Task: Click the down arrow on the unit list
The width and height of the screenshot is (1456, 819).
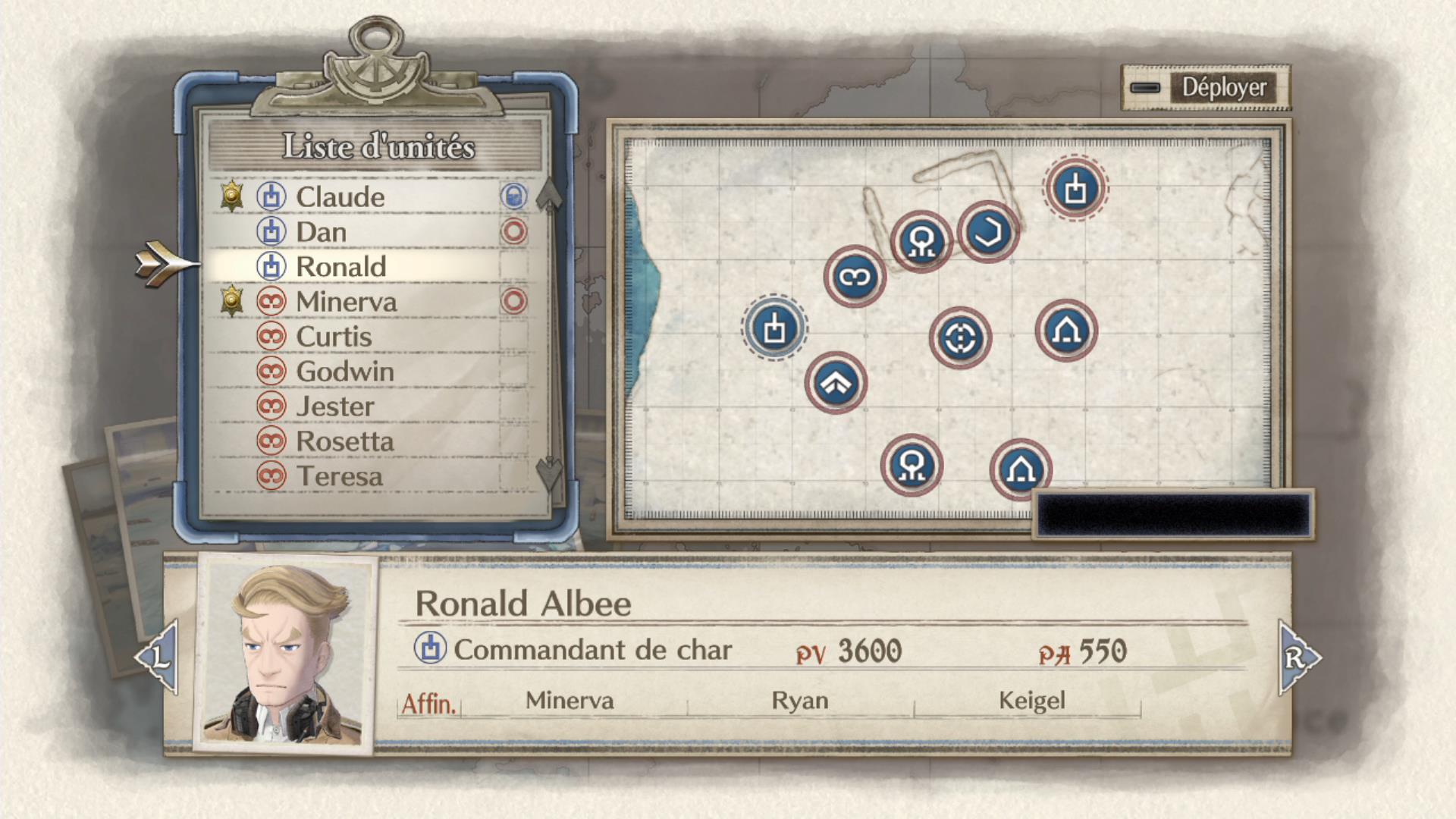Action: pos(550,474)
